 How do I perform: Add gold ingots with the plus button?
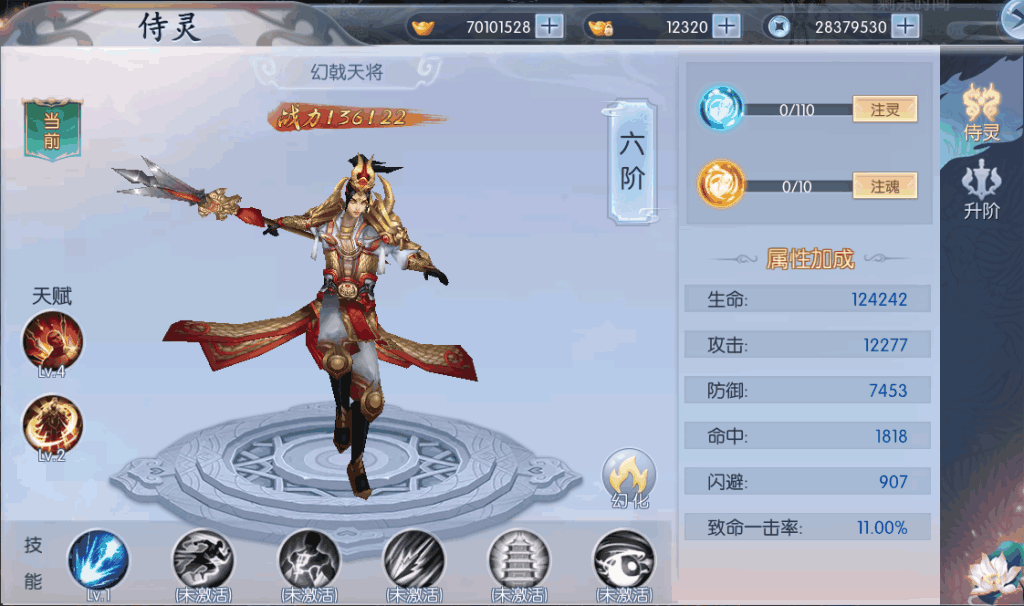click(x=549, y=26)
